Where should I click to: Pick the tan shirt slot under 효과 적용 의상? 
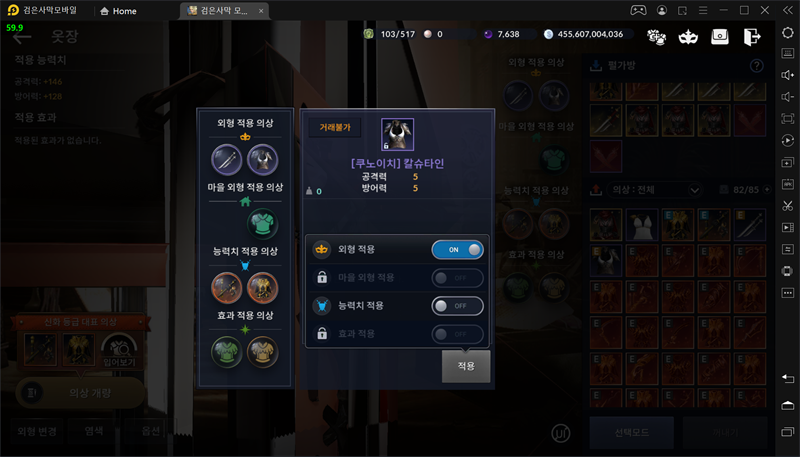pos(262,351)
